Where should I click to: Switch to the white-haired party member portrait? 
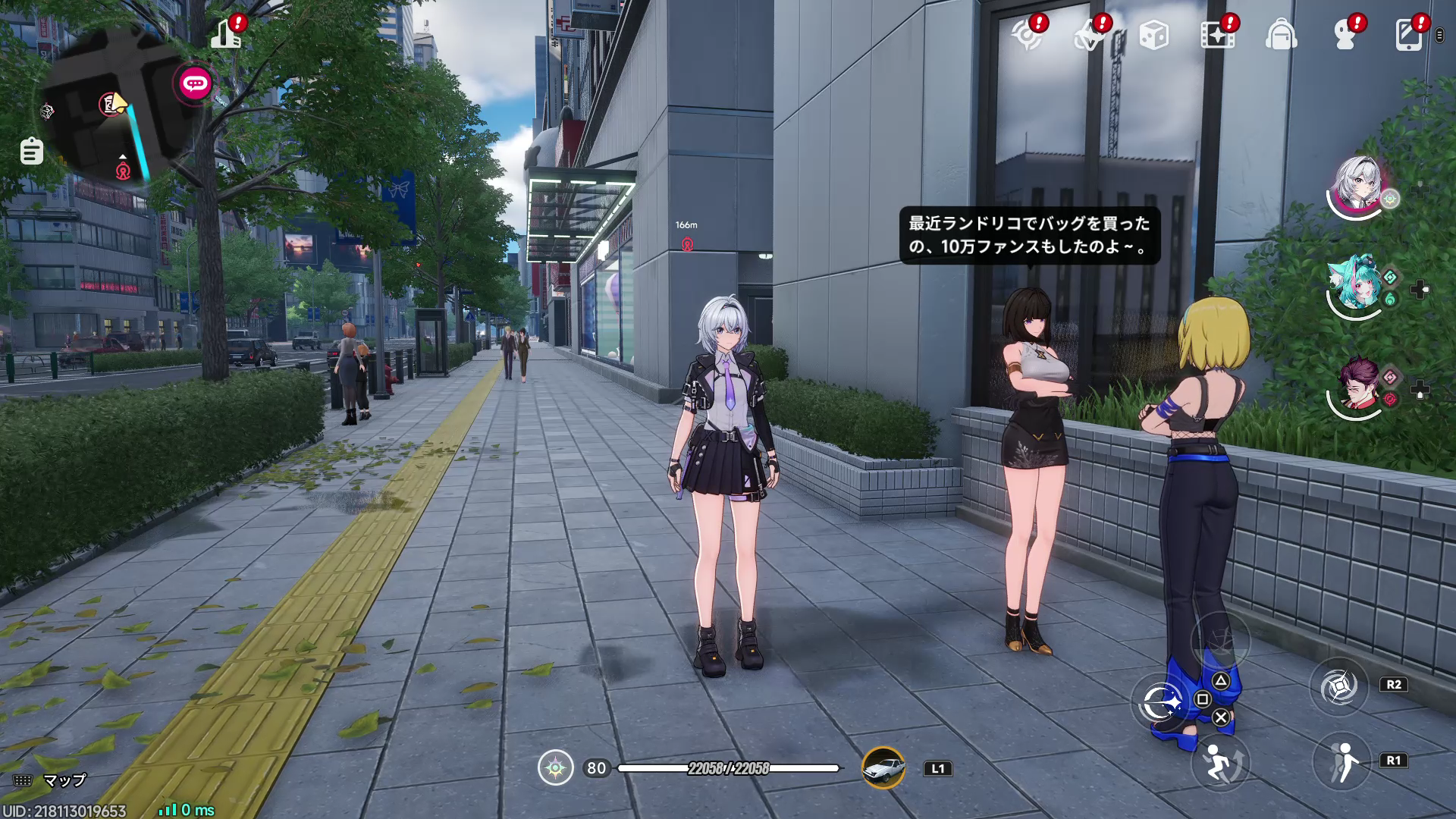pos(1357,184)
